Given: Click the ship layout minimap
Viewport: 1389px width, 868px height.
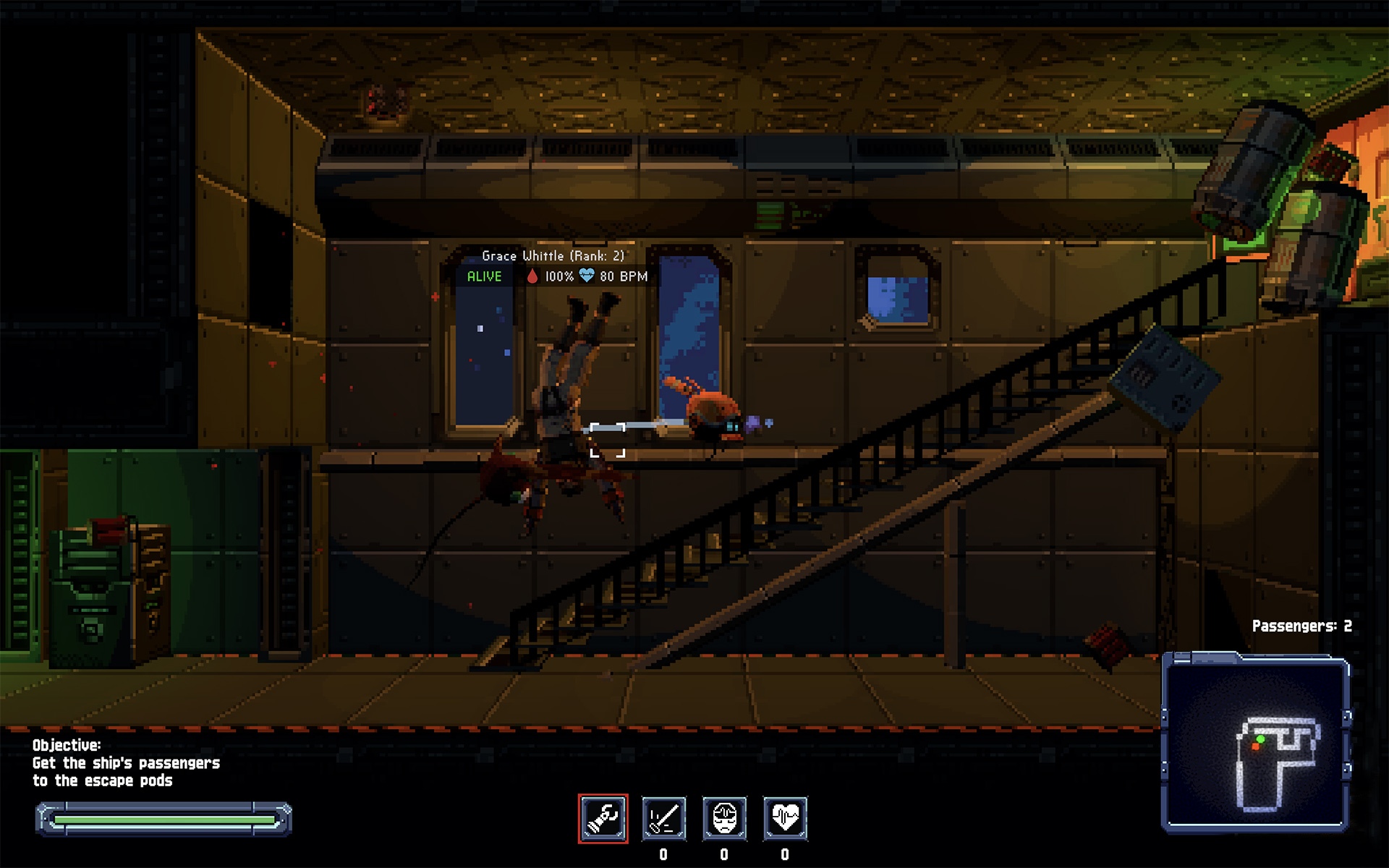Looking at the screenshot, I should [1255, 744].
